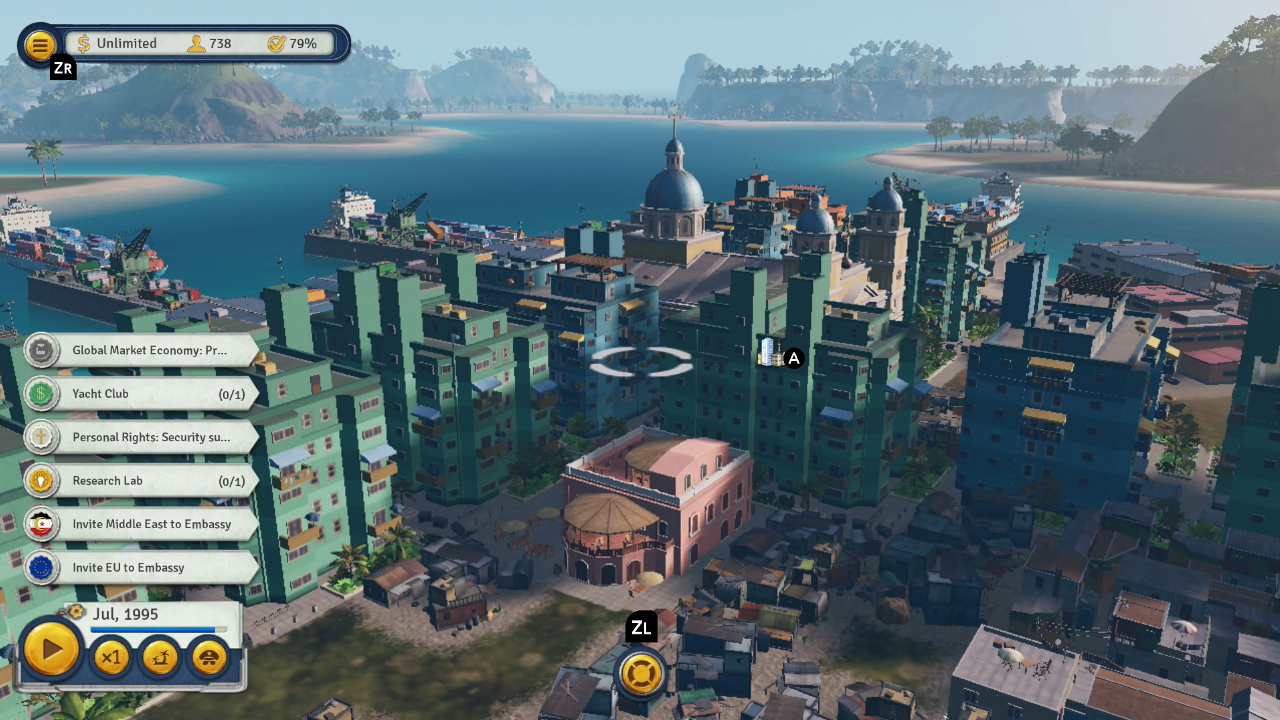Select the Yacht Club objective
Image resolution: width=1280 pixels, height=720 pixels.
(140, 394)
